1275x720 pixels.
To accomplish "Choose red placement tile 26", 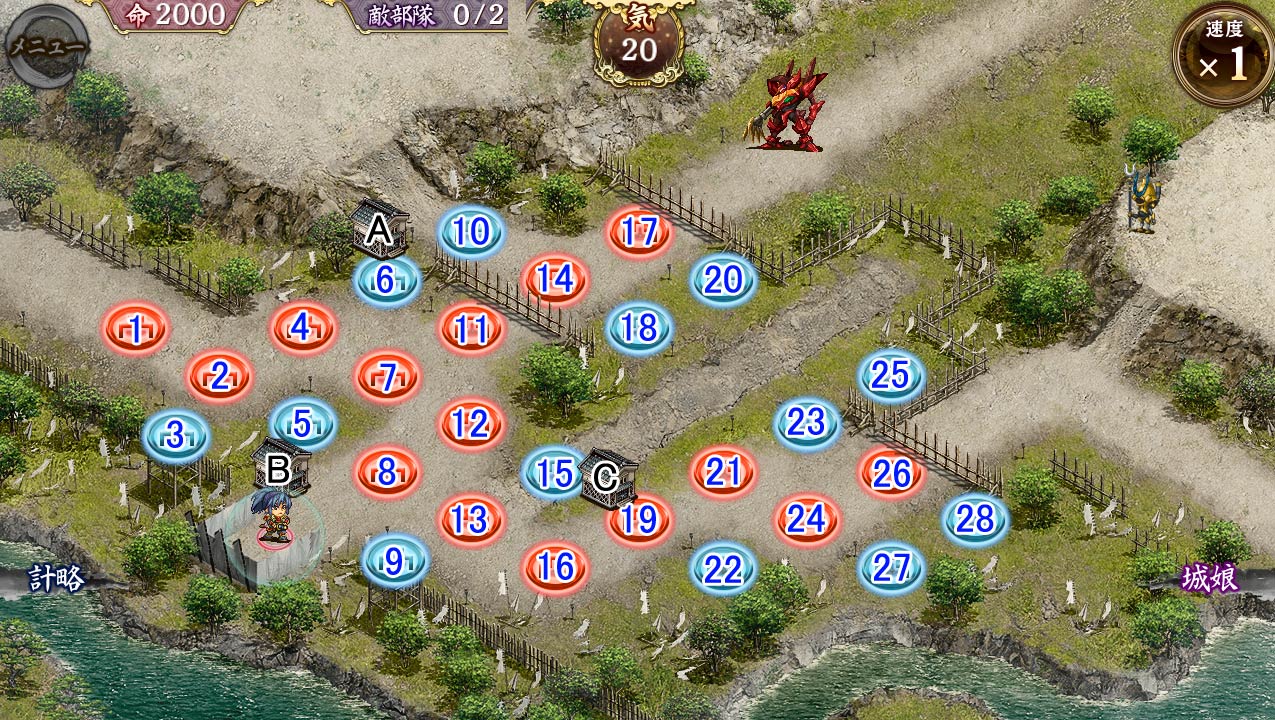I will (x=891, y=473).
